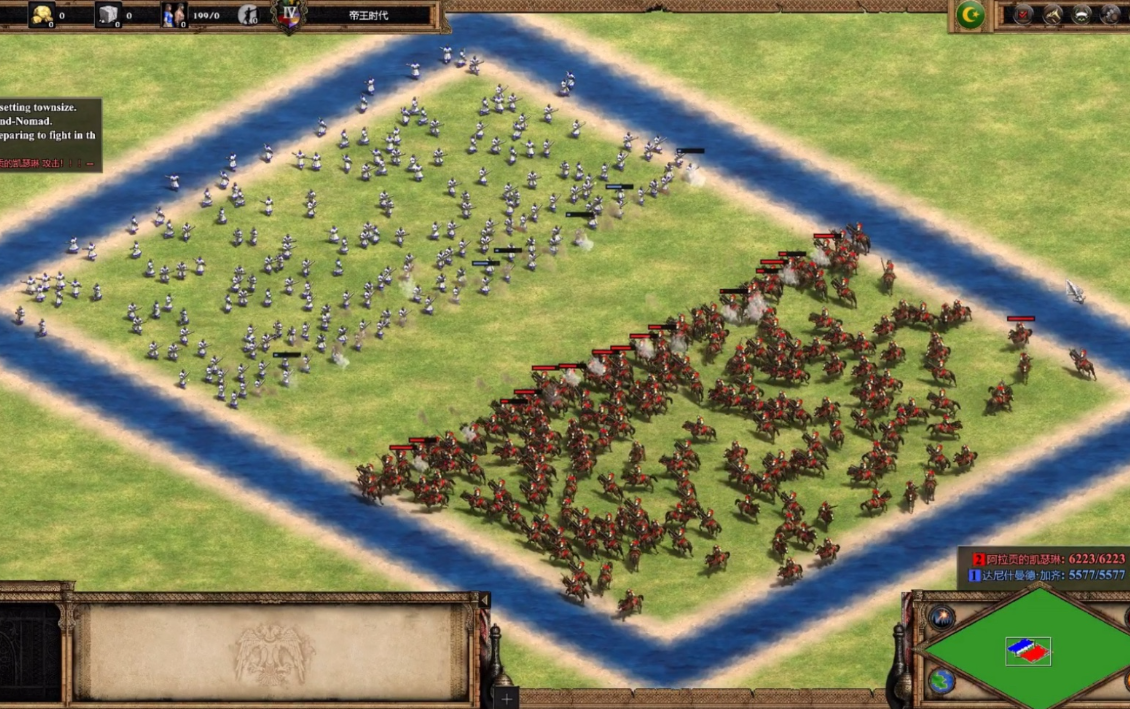Click the stone resource icon
Screen dimensions: 1130x709
[x=107, y=15]
